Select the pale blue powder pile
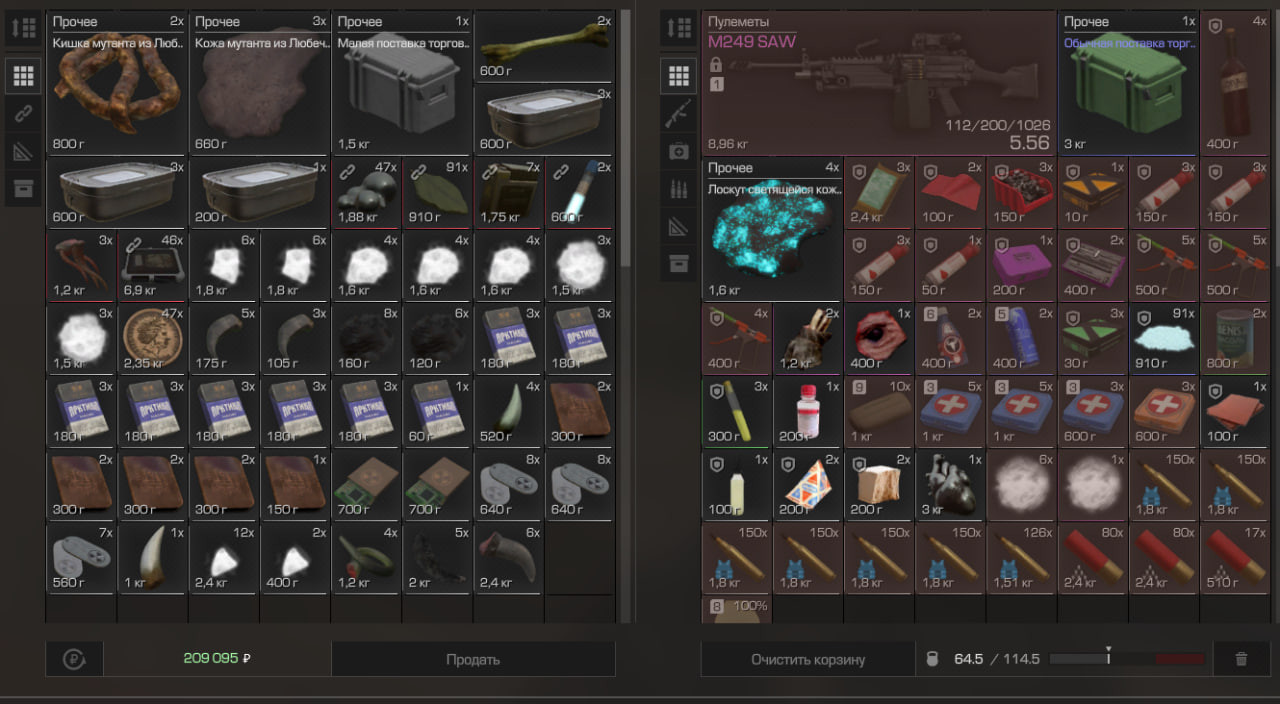 coord(1163,338)
